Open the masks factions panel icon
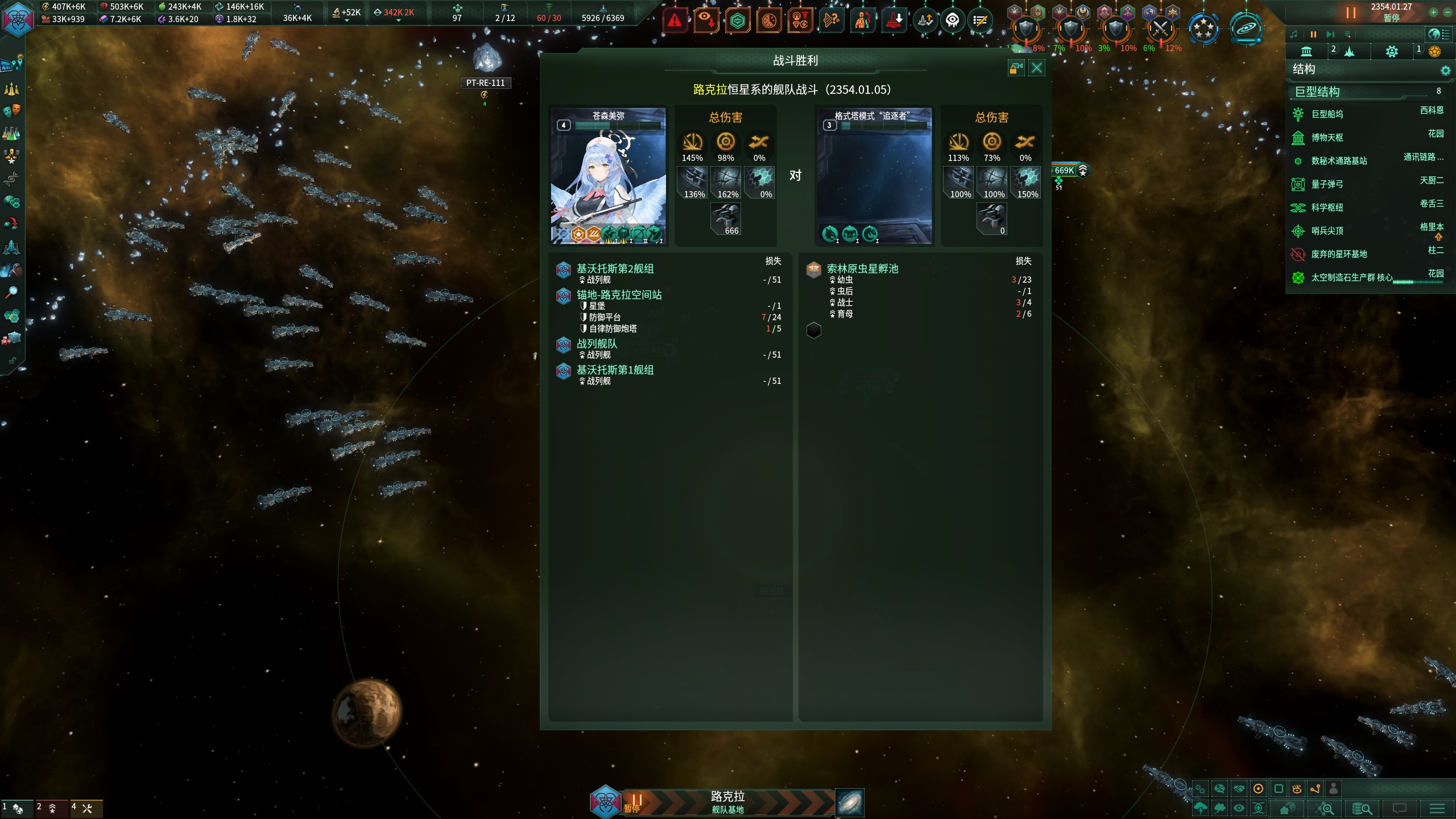Viewport: 1456px width, 819px height. coord(11,110)
